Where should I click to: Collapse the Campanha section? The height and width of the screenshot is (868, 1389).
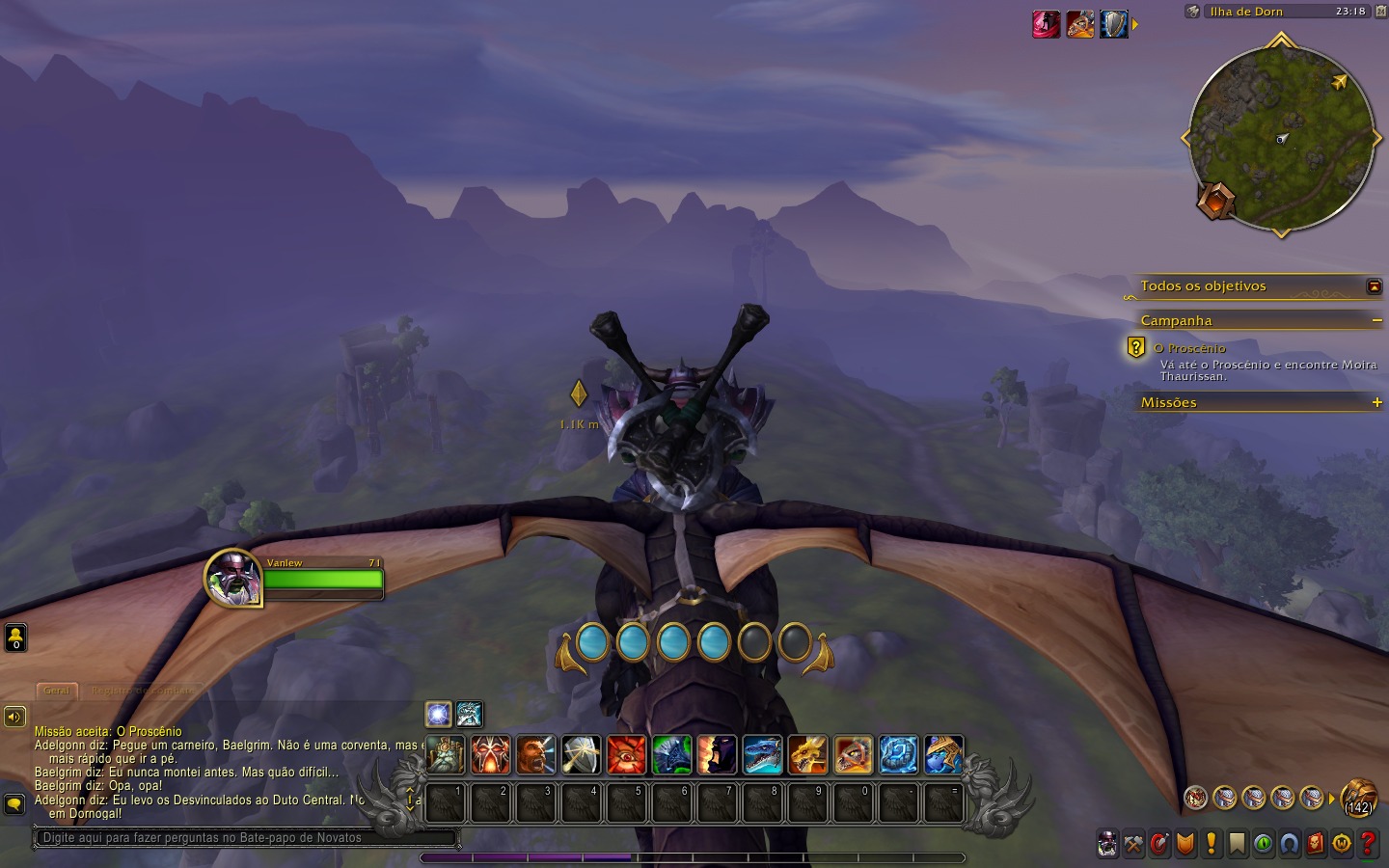click(x=1376, y=320)
